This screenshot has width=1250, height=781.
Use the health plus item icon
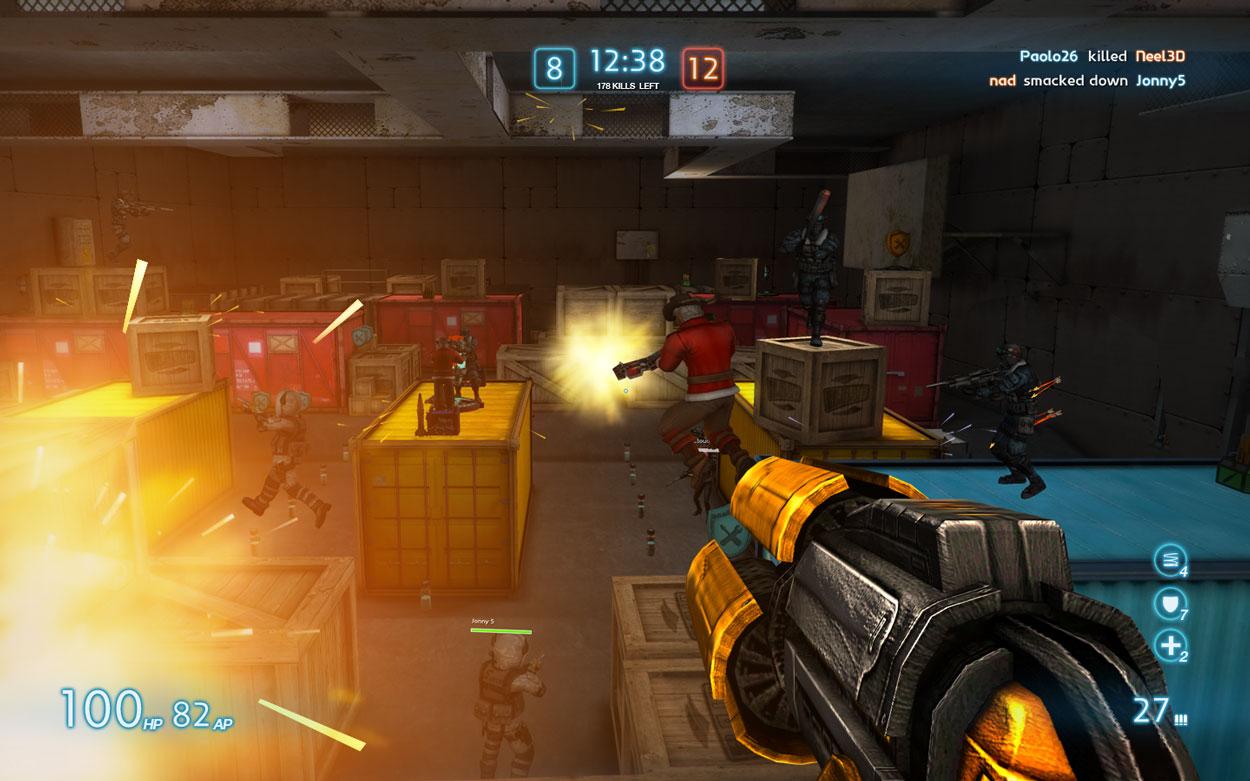(x=1168, y=645)
